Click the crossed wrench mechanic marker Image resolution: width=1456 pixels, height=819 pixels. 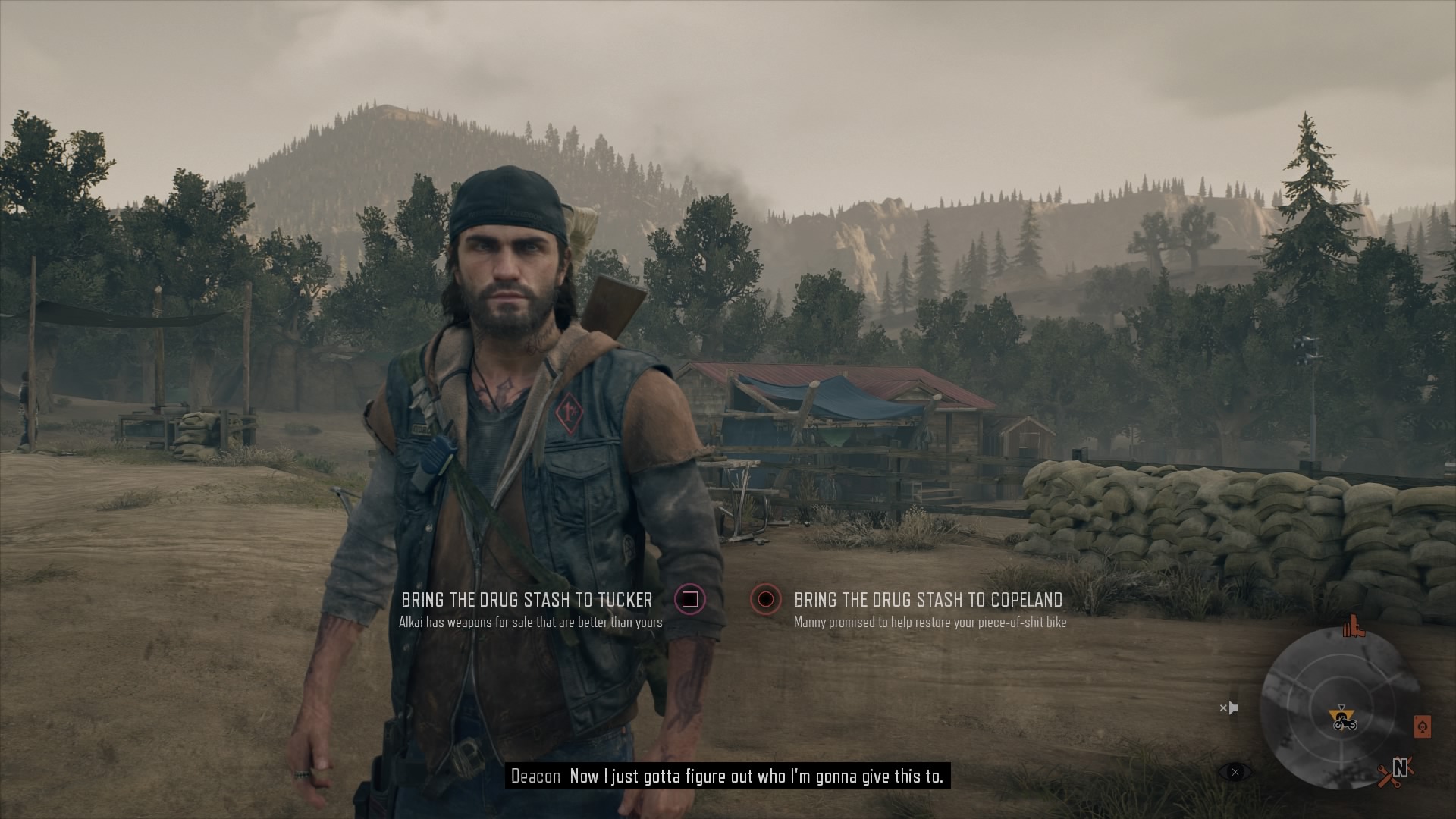[1388, 776]
